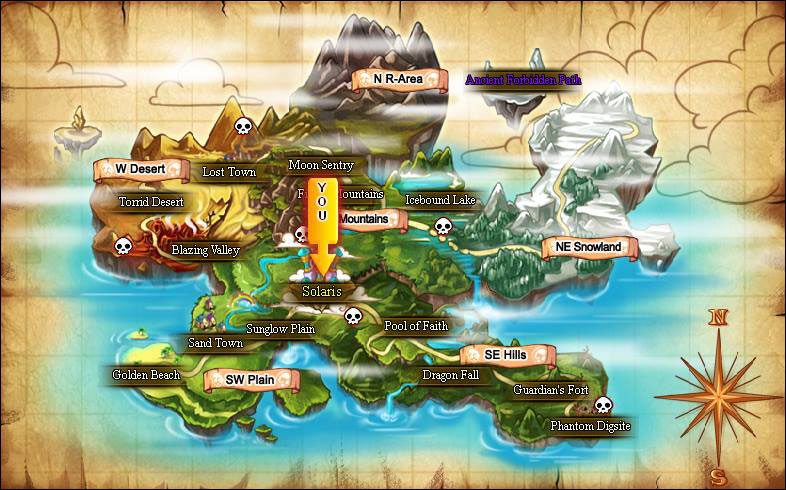786x490 pixels.
Task: Select the Sand Town location
Action: [216, 343]
